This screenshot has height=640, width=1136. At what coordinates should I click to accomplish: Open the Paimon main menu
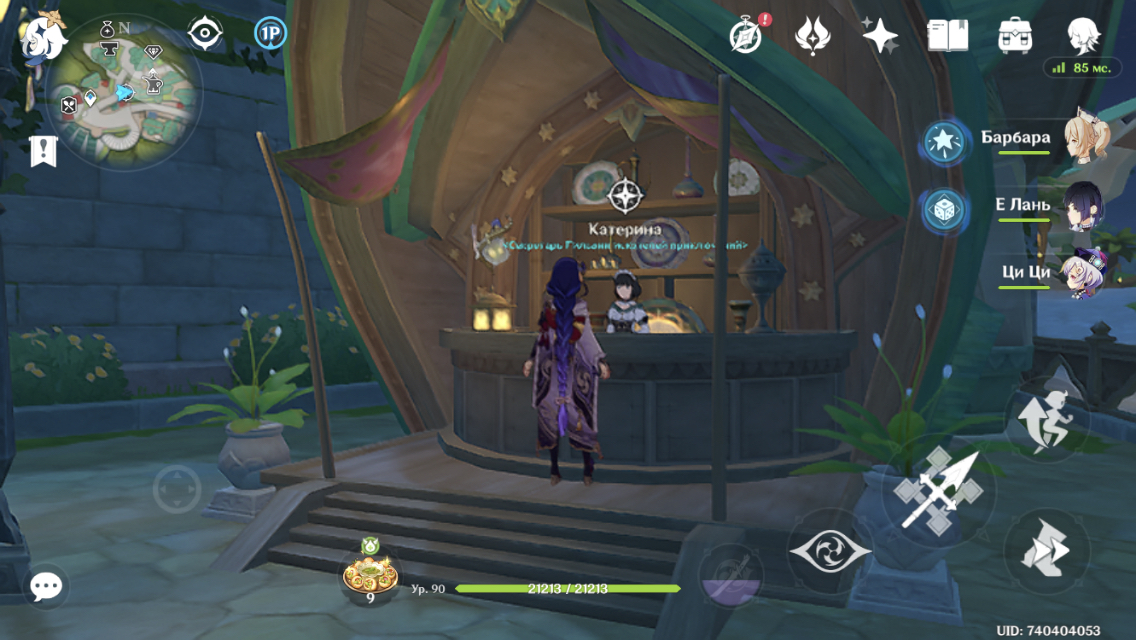click(x=44, y=38)
